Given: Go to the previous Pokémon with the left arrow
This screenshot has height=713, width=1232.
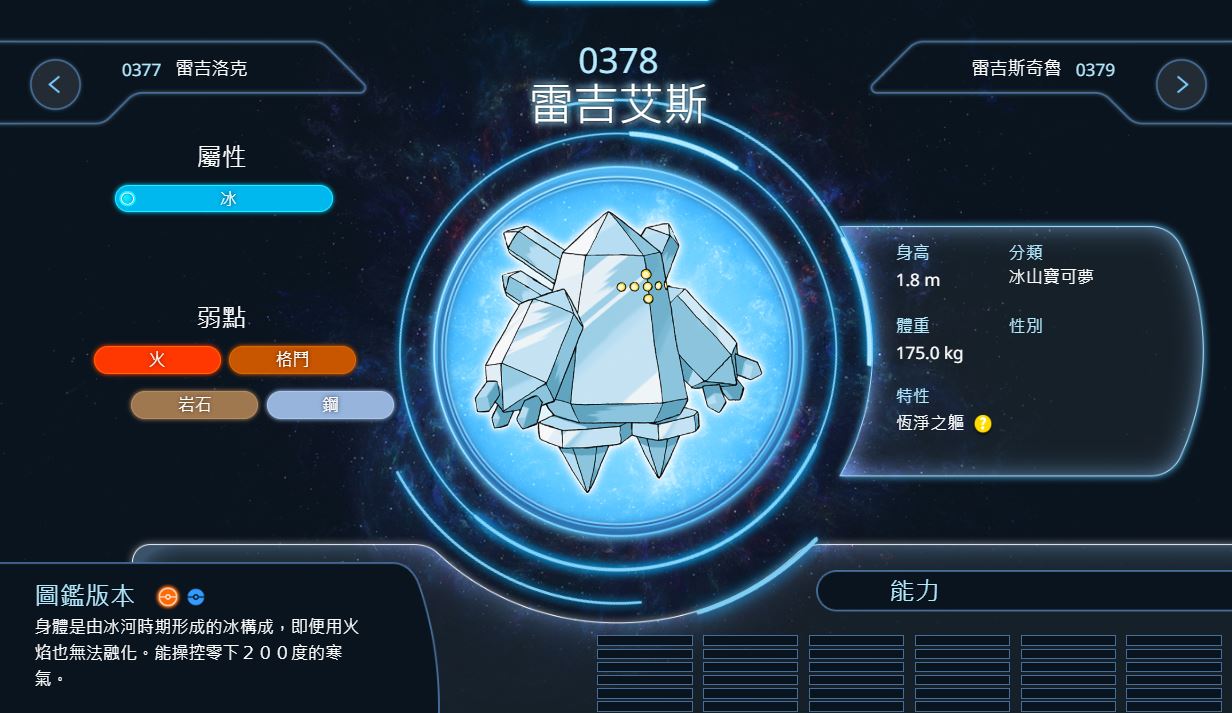Looking at the screenshot, I should [55, 85].
